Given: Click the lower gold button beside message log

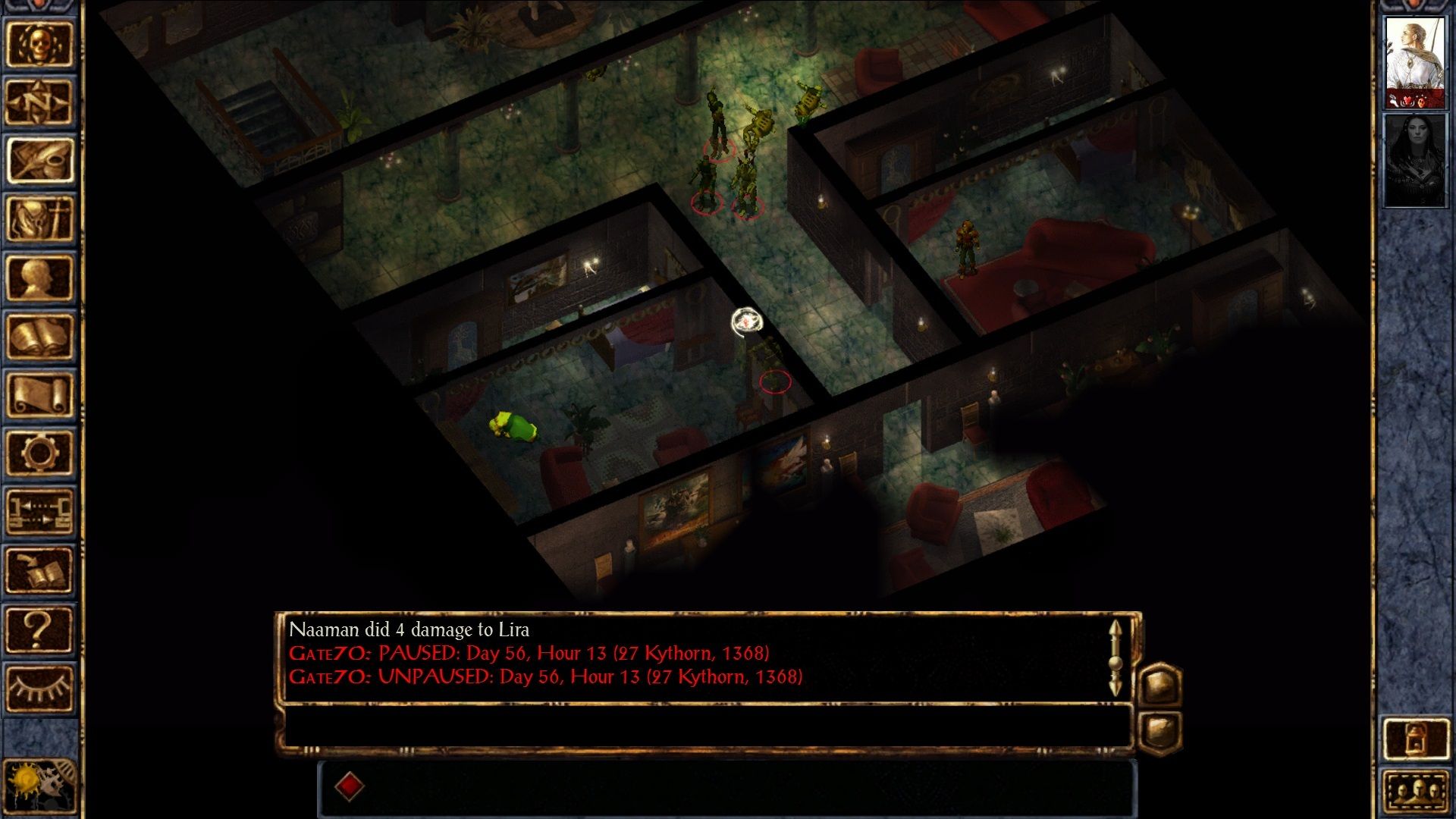Looking at the screenshot, I should tap(1160, 731).
